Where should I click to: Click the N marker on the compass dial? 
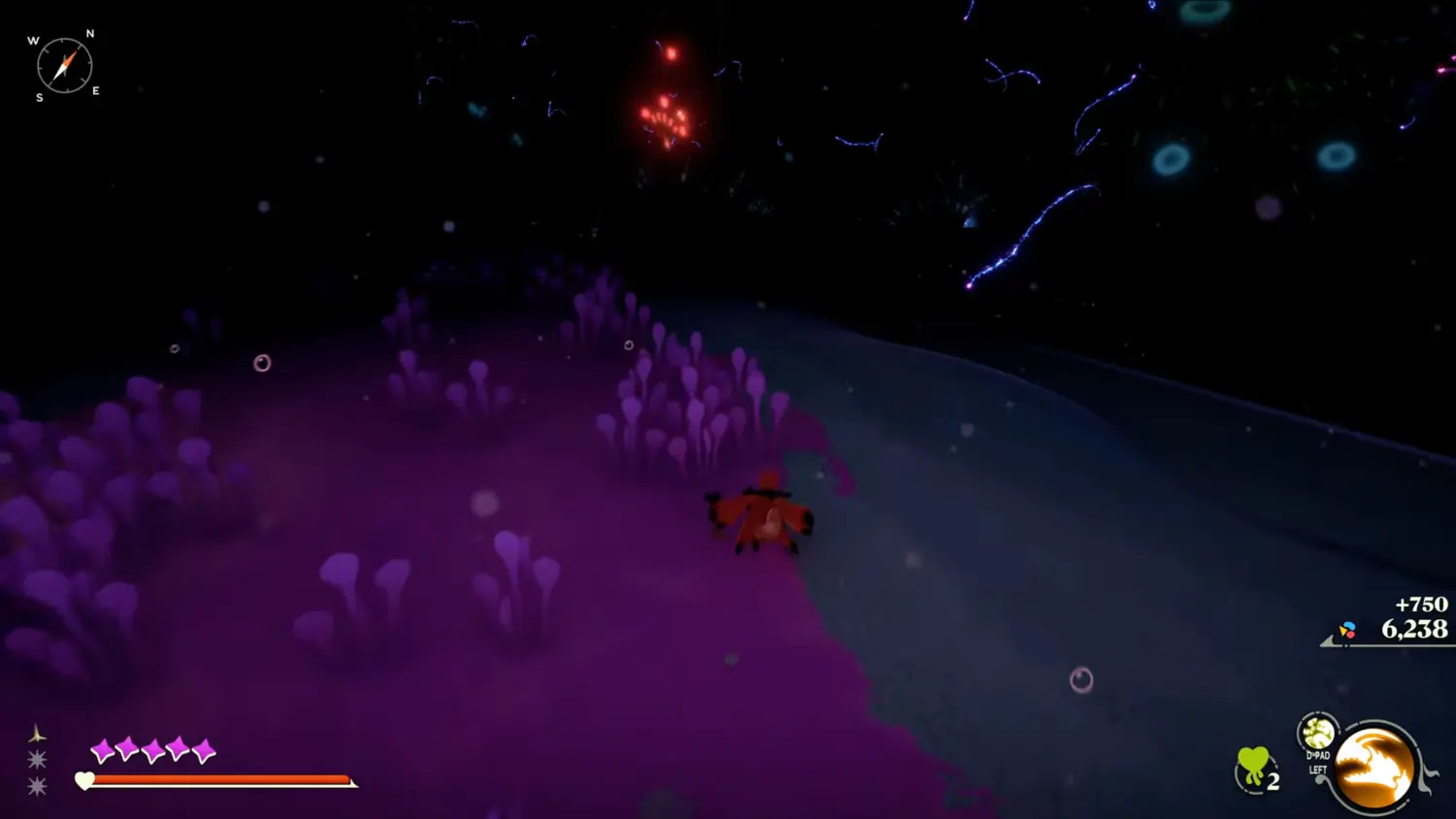(88, 35)
